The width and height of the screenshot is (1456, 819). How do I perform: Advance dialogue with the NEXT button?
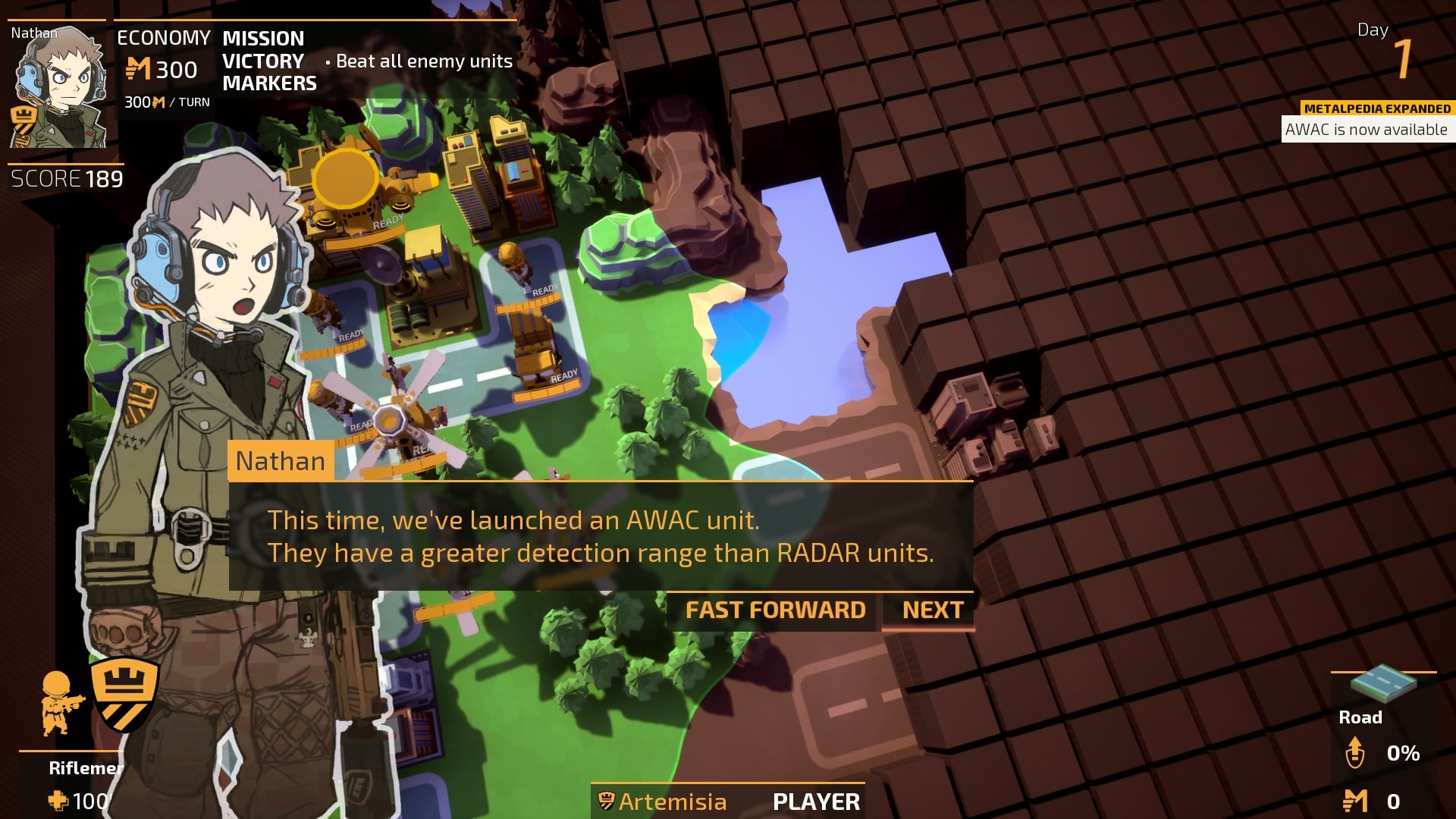[932, 610]
